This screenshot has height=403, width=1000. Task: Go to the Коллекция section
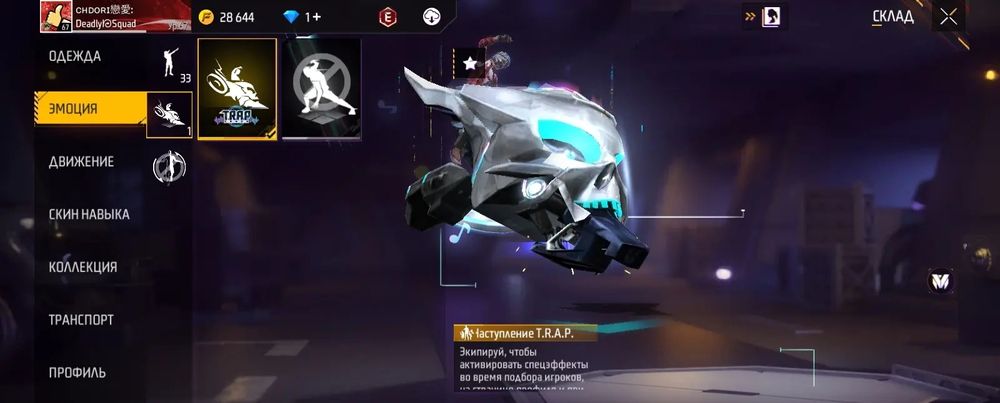click(x=83, y=267)
